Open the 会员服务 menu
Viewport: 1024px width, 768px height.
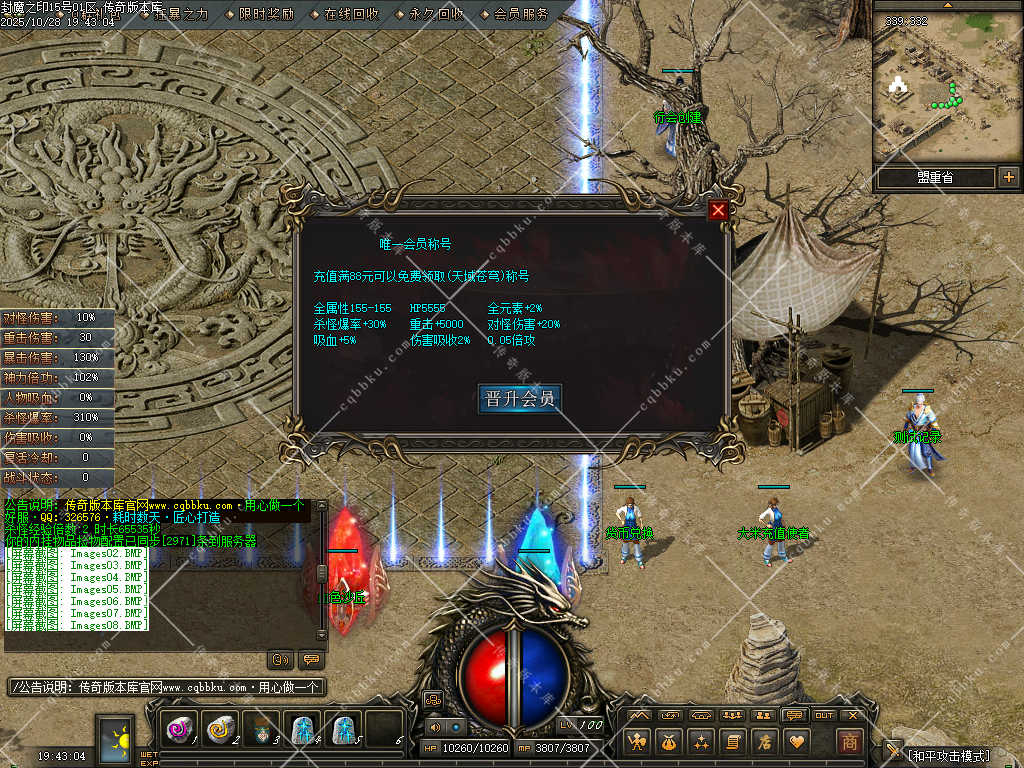point(521,14)
